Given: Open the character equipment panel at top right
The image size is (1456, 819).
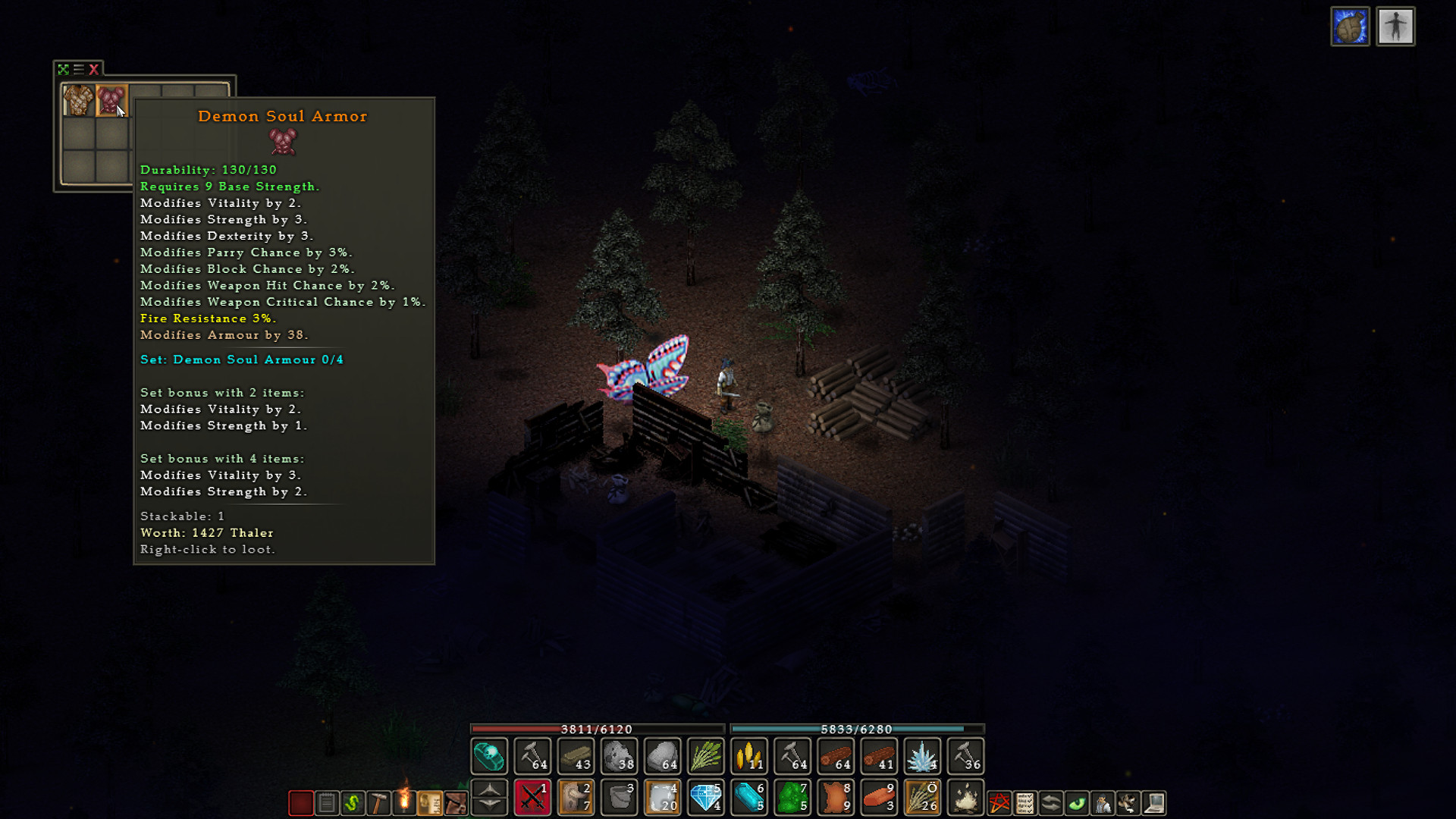Looking at the screenshot, I should tap(1395, 27).
